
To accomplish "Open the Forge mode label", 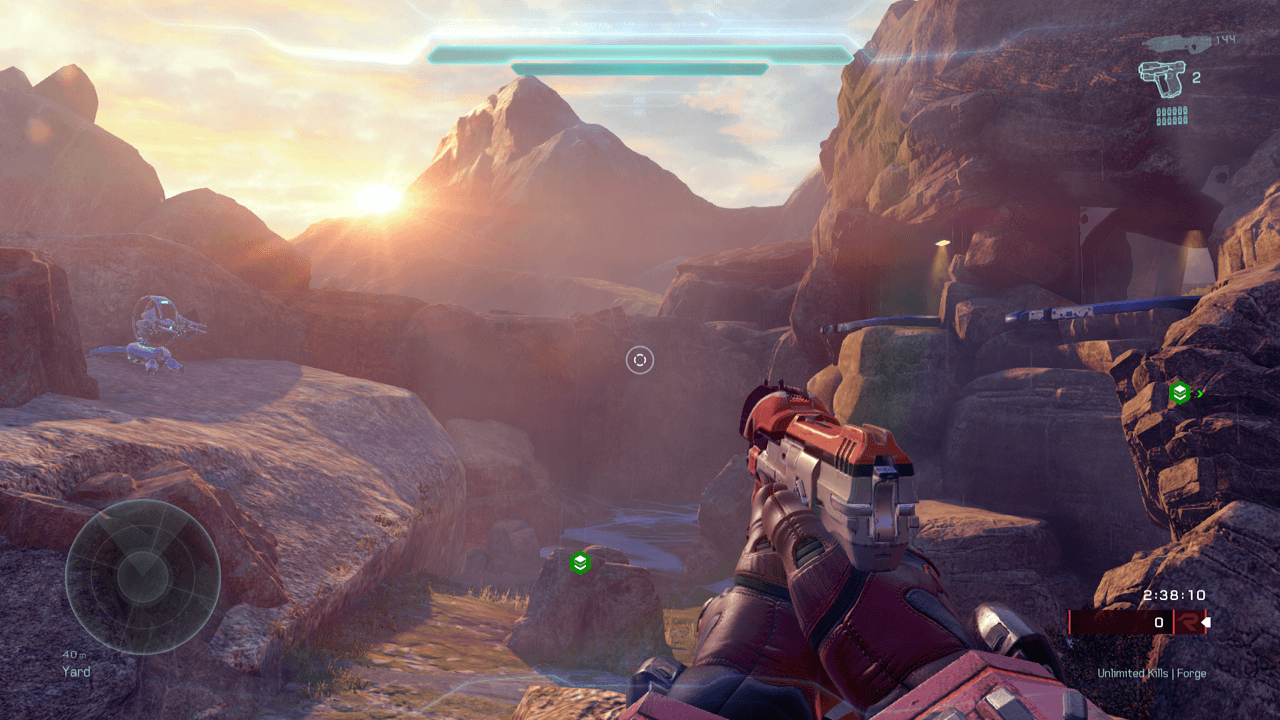I will pyautogui.click(x=1192, y=674).
